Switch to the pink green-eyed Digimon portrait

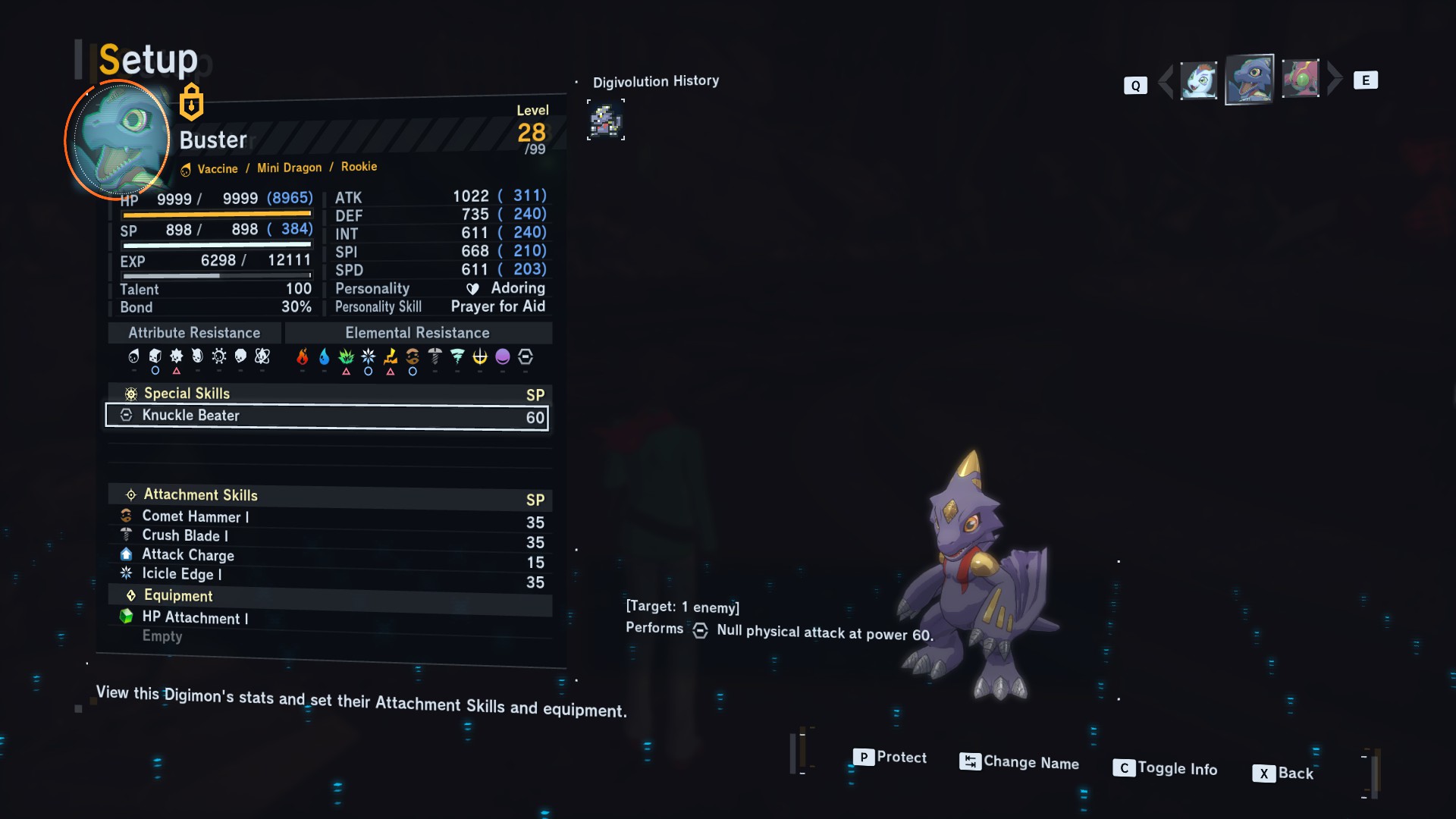1301,79
